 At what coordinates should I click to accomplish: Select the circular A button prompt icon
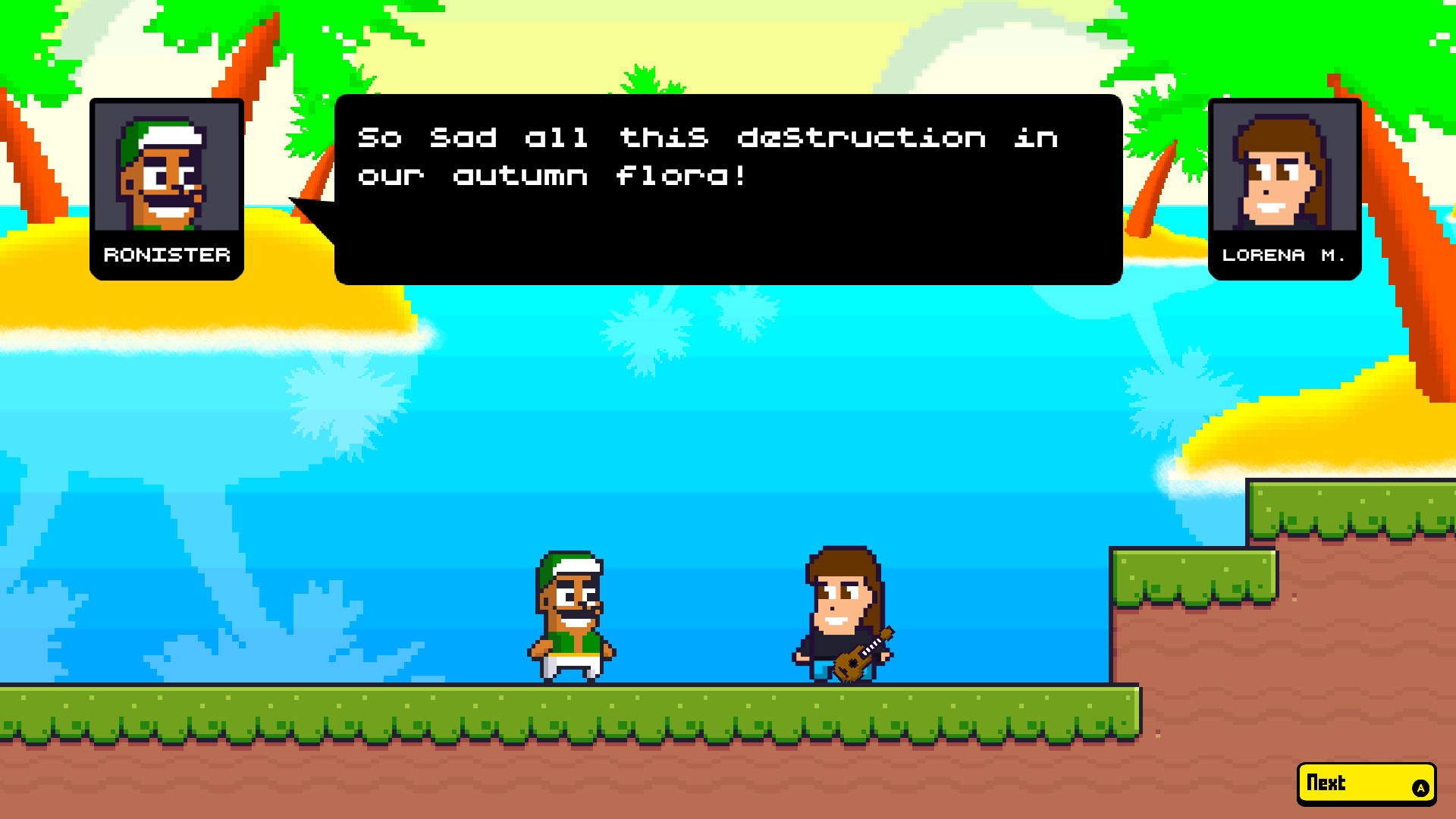1423,789
